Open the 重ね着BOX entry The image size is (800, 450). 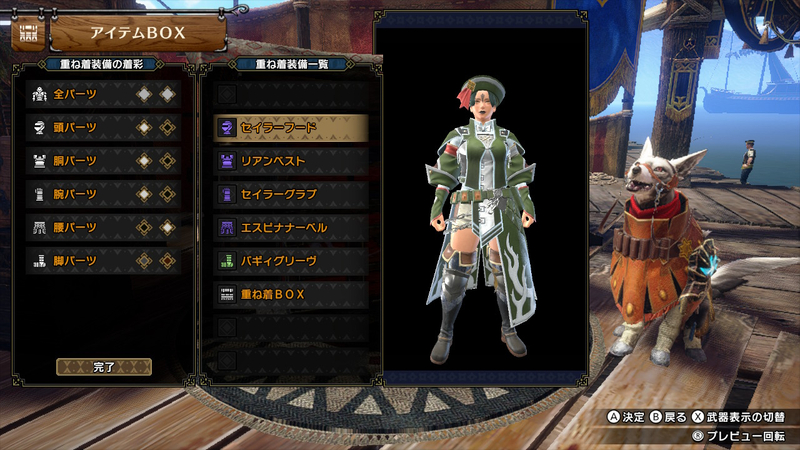pyautogui.click(x=290, y=294)
